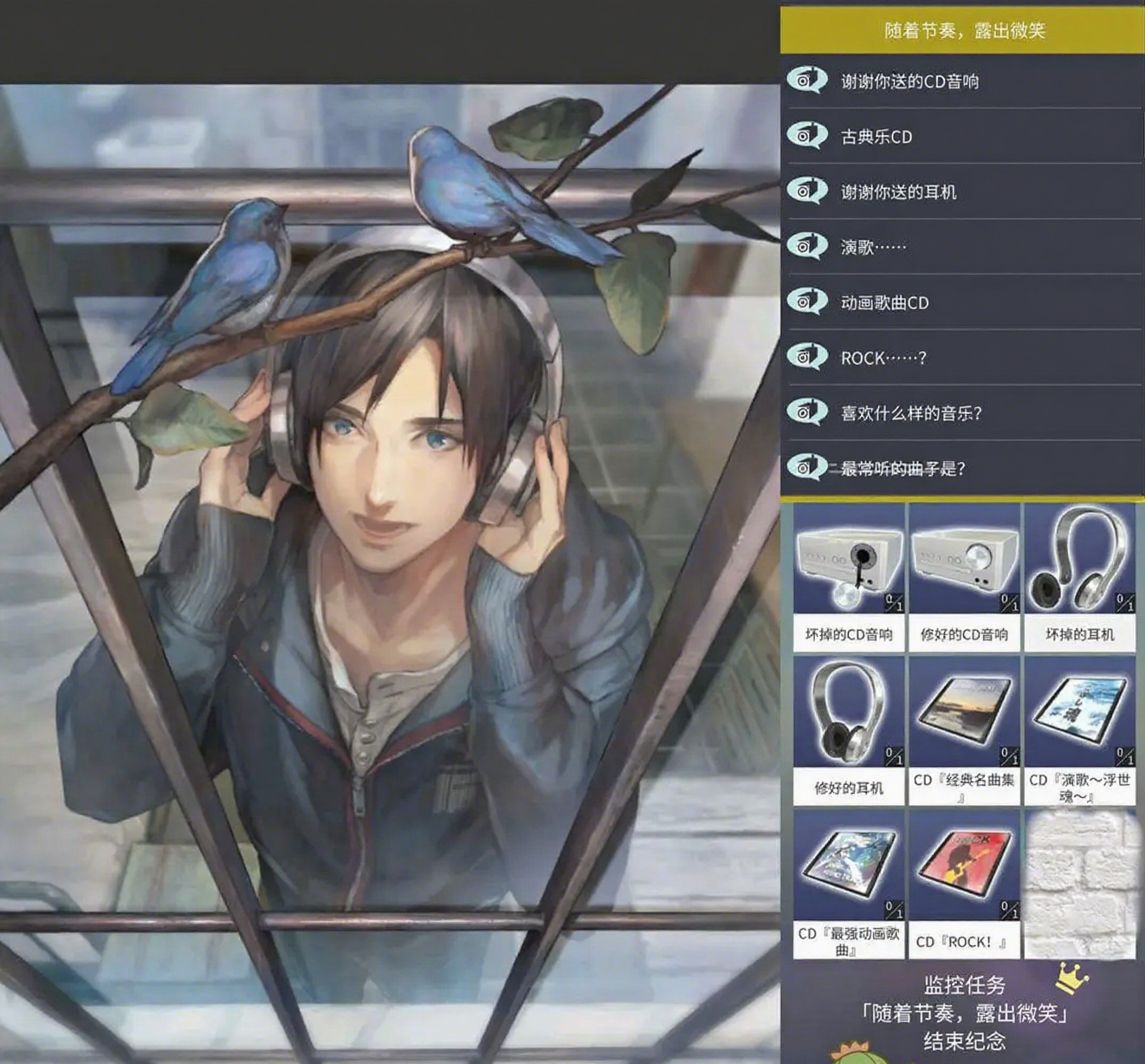The image size is (1145, 1064).
Task: Ask 喜欢什么样的音乐?
Action: 911,414
